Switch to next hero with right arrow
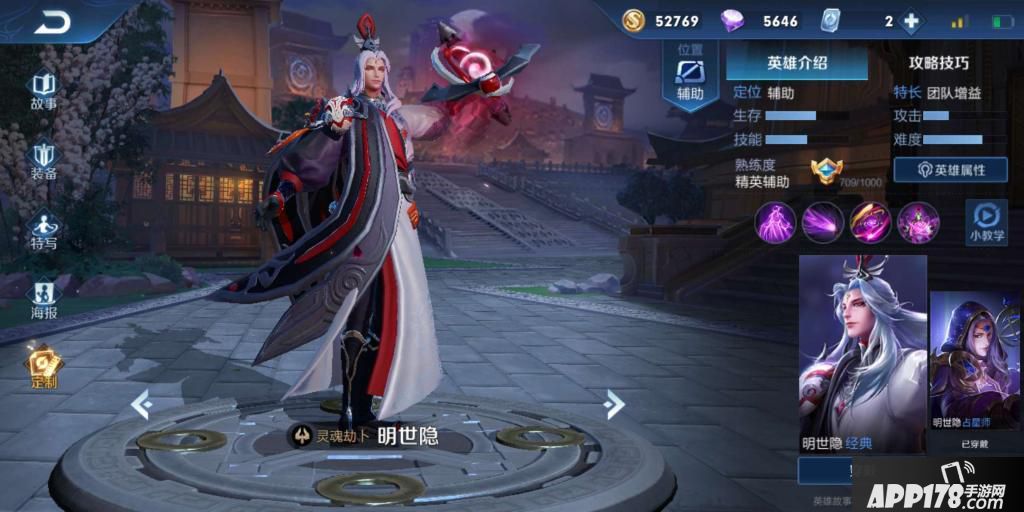This screenshot has width=1024, height=512. (614, 404)
